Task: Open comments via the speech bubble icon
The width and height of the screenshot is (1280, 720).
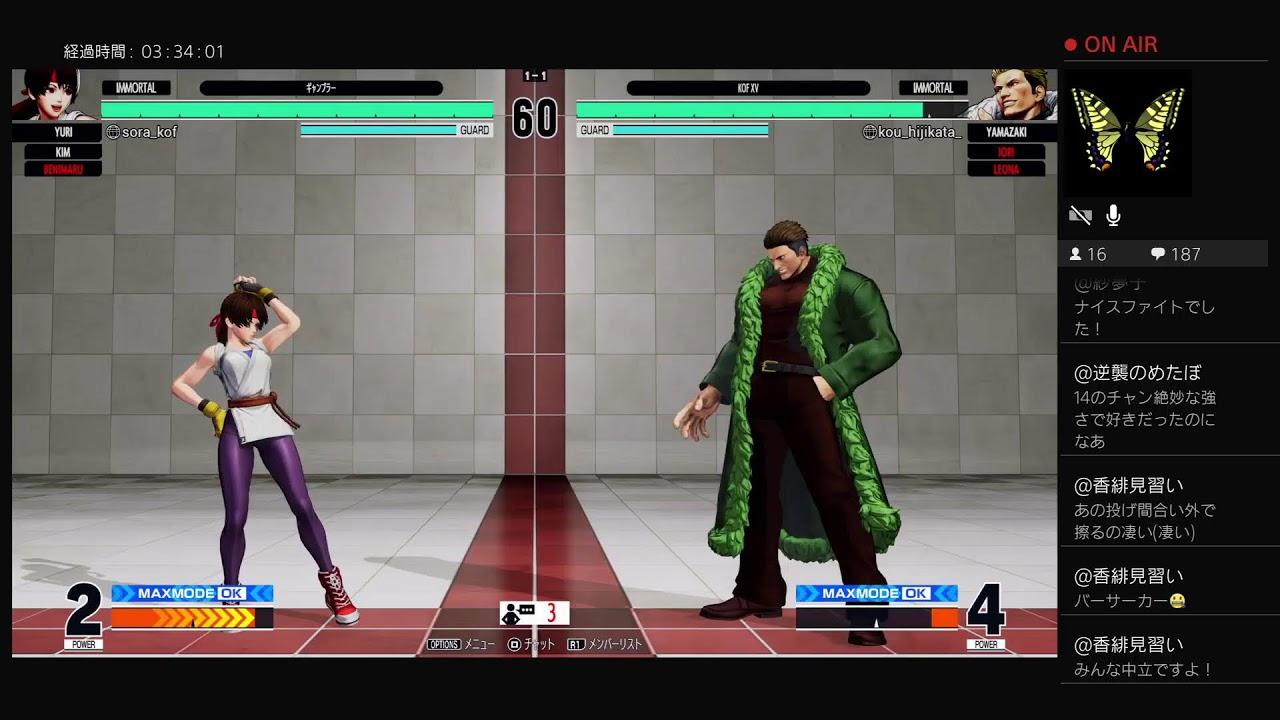Action: tap(1156, 254)
